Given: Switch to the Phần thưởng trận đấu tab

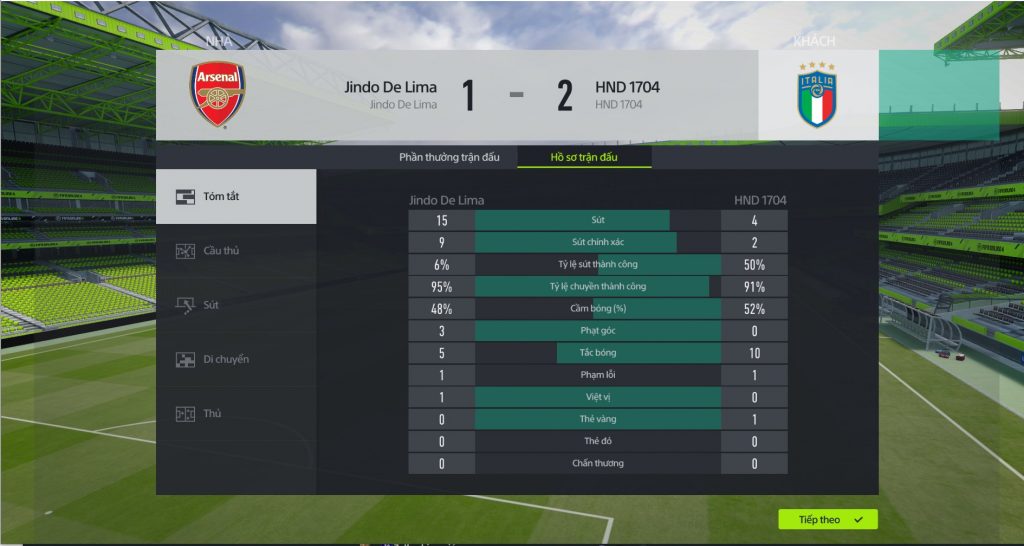Looking at the screenshot, I should pos(450,157).
